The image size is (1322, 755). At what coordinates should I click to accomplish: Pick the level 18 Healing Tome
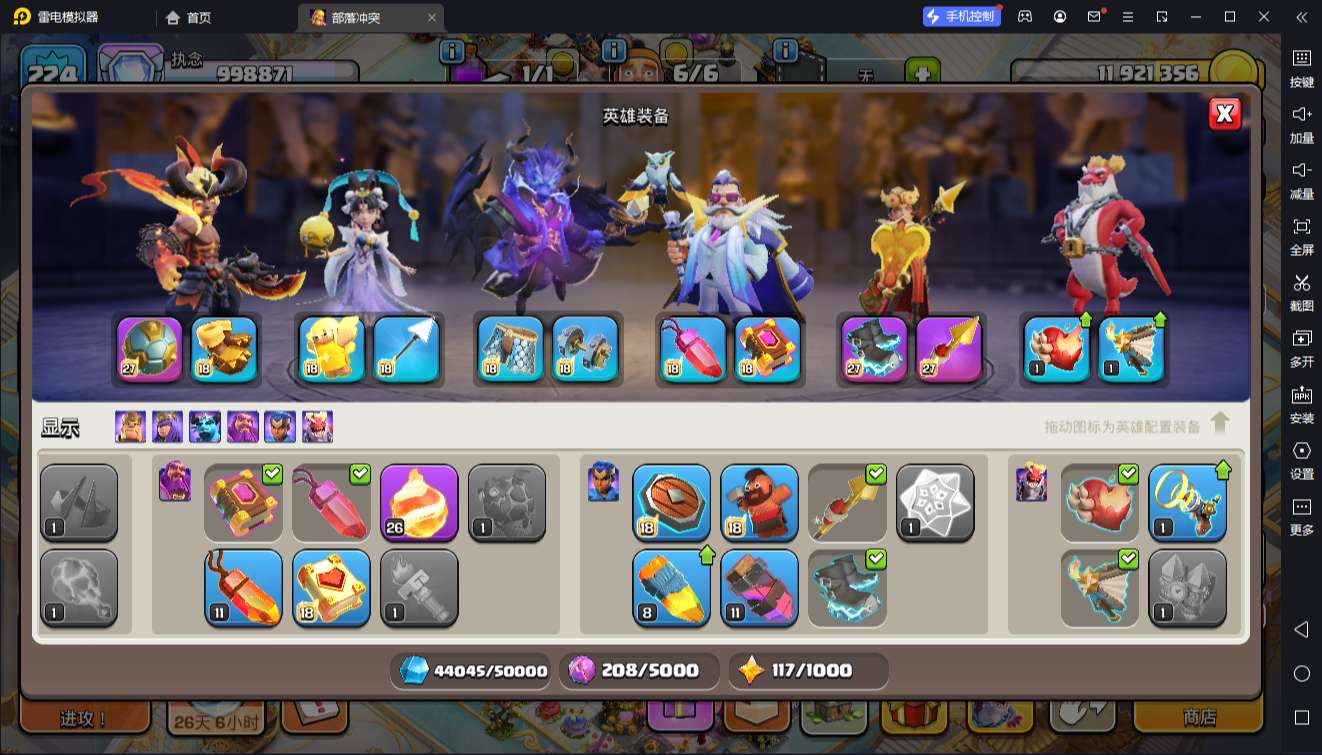tap(331, 588)
